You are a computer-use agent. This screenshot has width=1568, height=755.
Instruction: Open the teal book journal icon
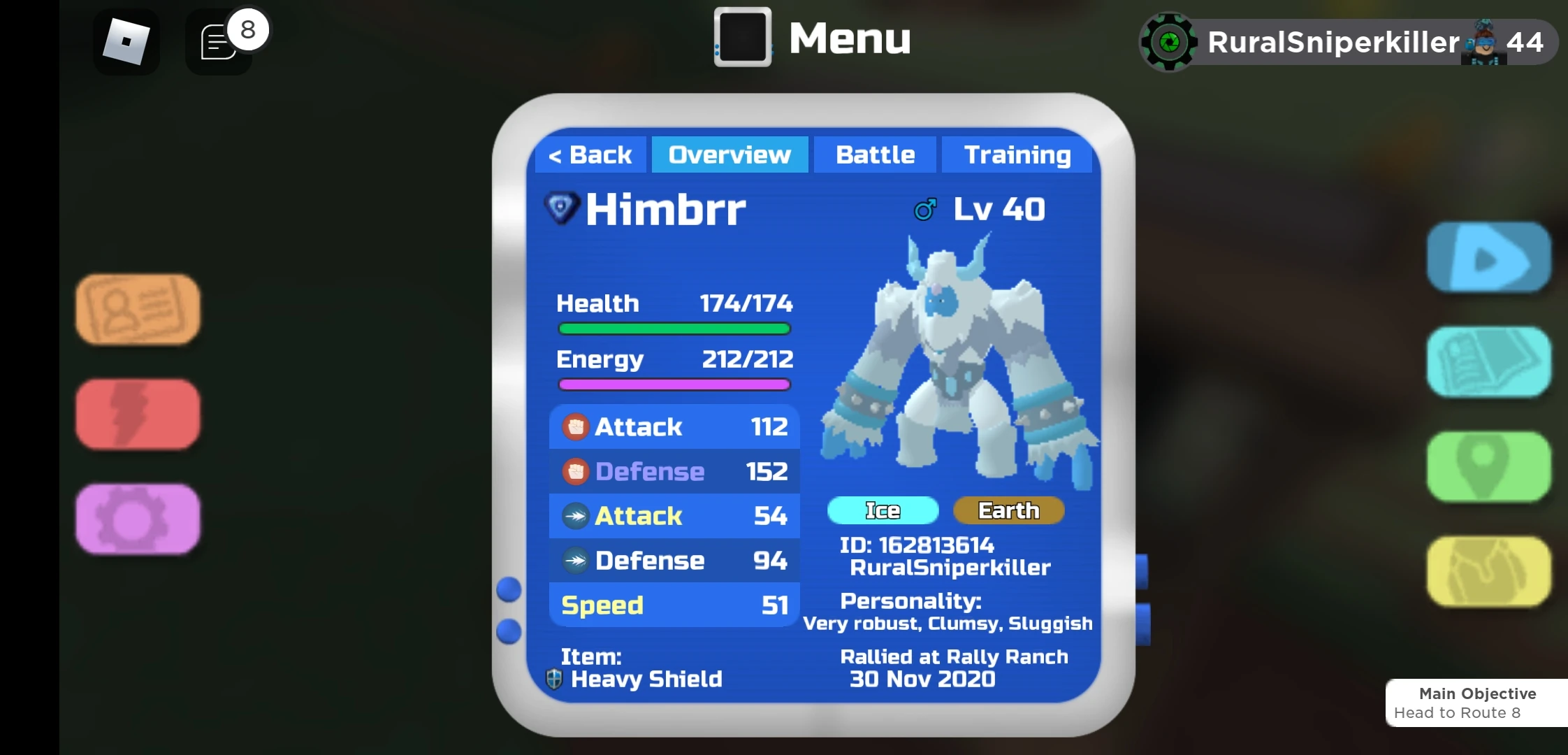1488,363
